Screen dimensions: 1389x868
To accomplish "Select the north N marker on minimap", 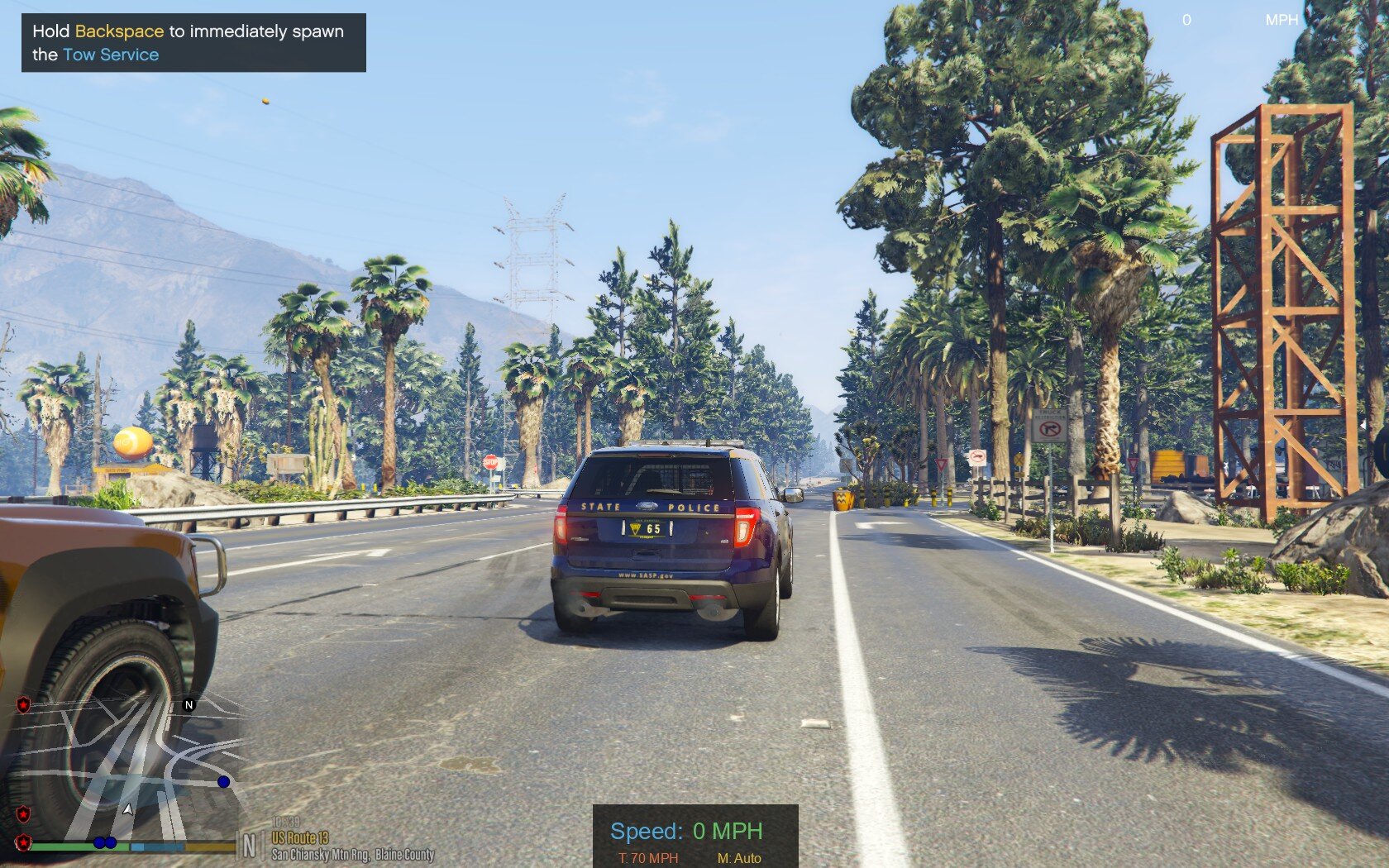I will coord(189,704).
